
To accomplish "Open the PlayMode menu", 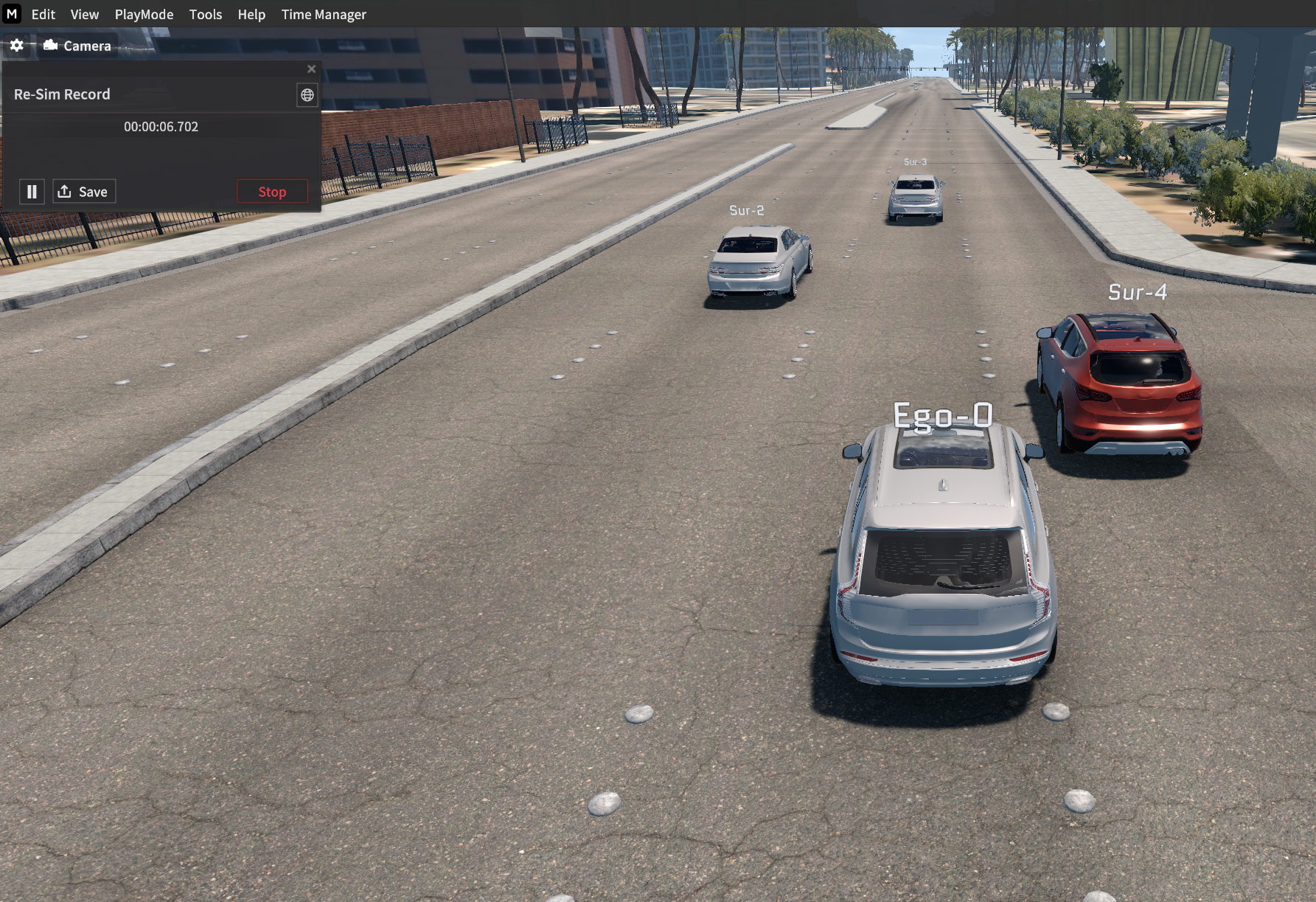I will (144, 14).
